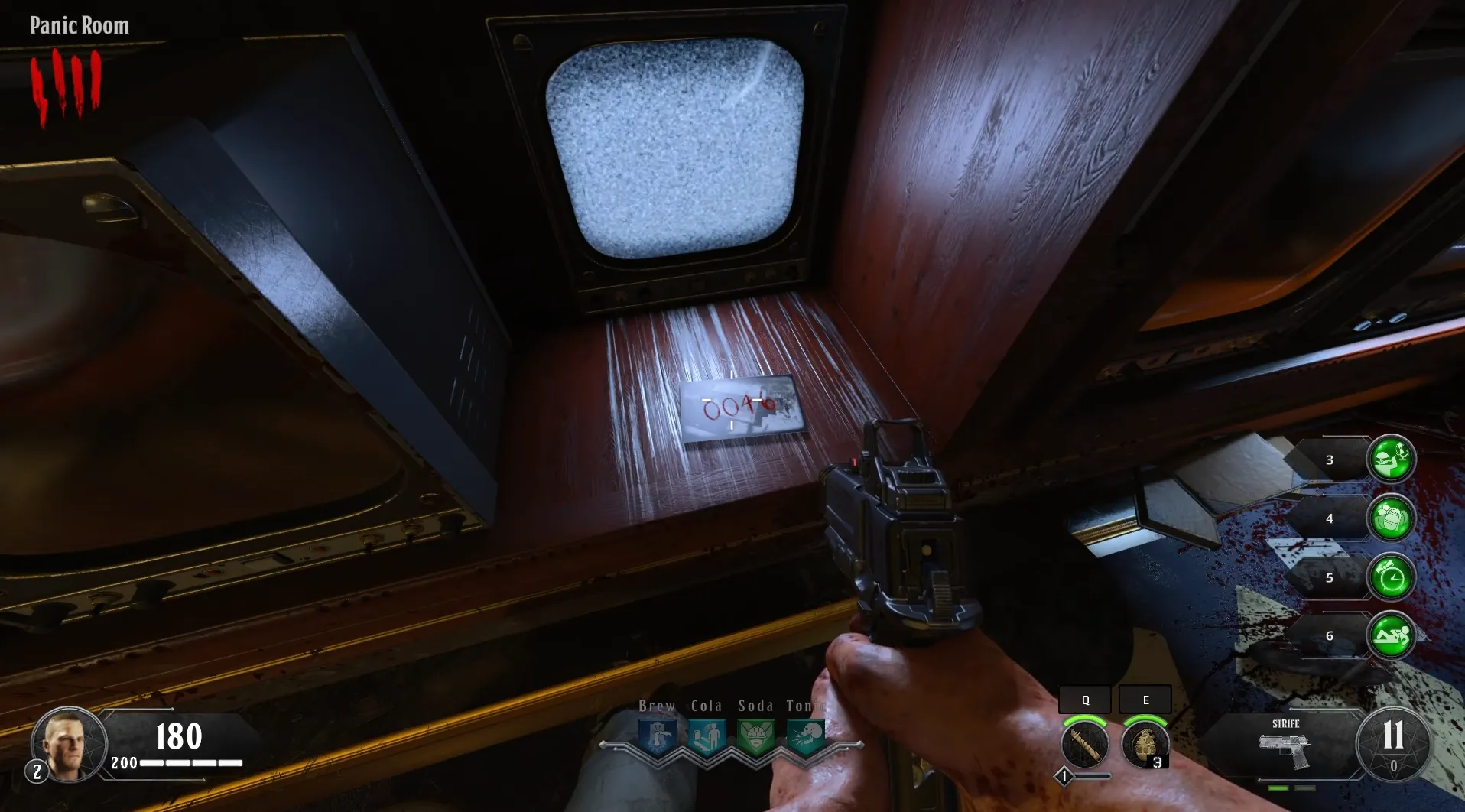Select the Tonic perk skull icon
Viewport: 1465px width, 812px height.
coord(804,738)
